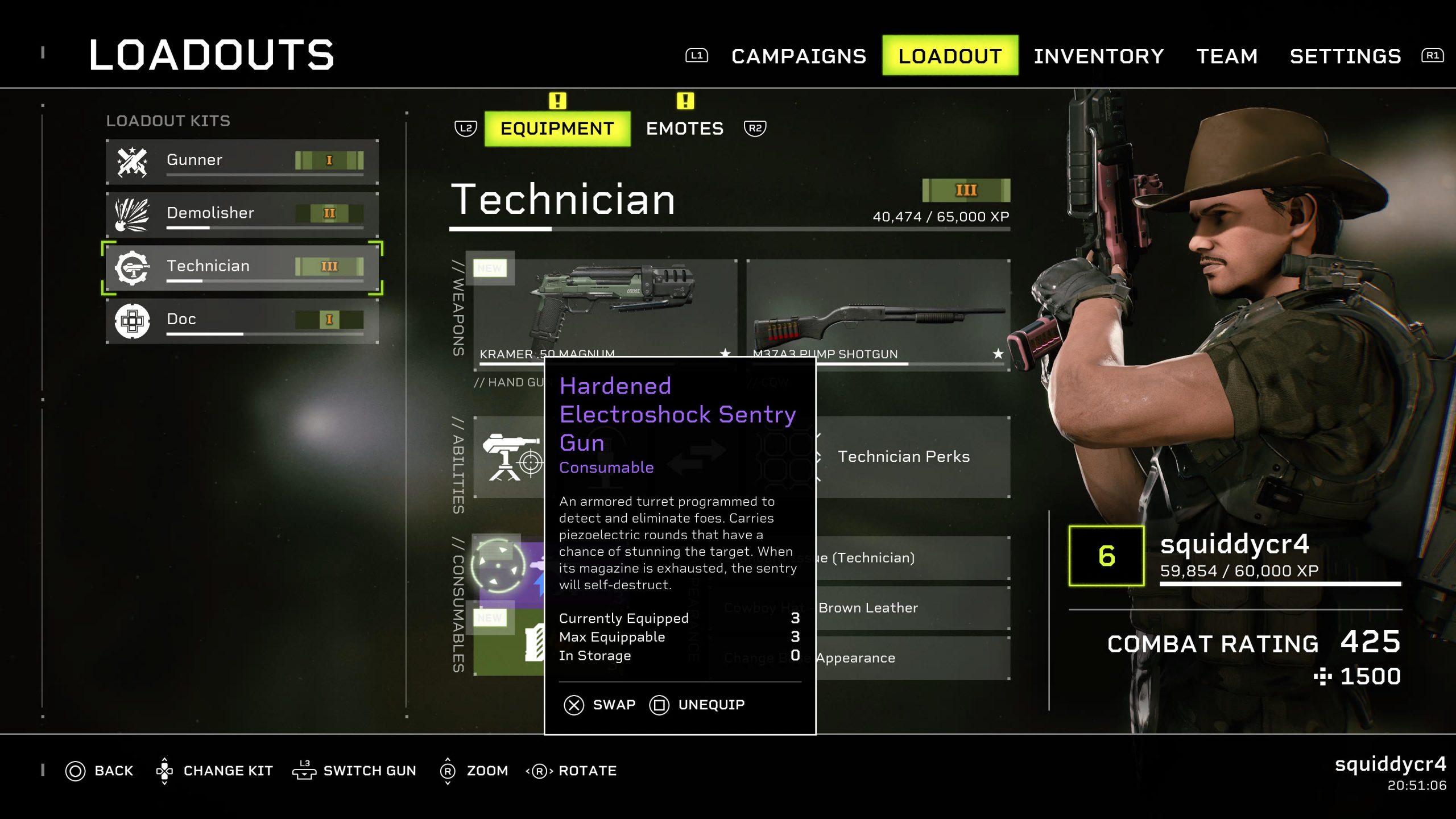Viewport: 1456px width, 819px height.
Task: Go to the Team tab
Action: point(1227,56)
